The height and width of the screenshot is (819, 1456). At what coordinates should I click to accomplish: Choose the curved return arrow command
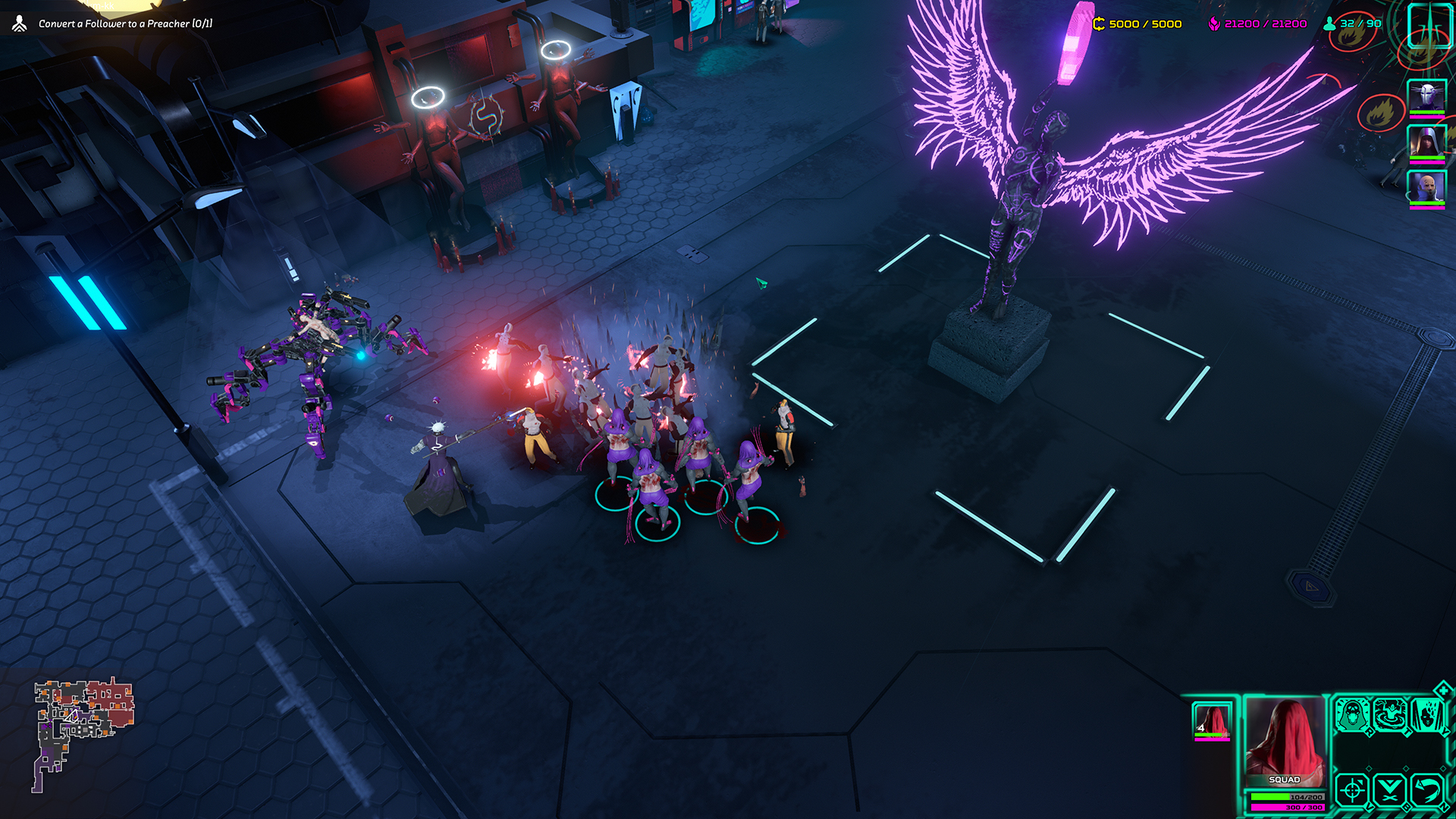1427,790
